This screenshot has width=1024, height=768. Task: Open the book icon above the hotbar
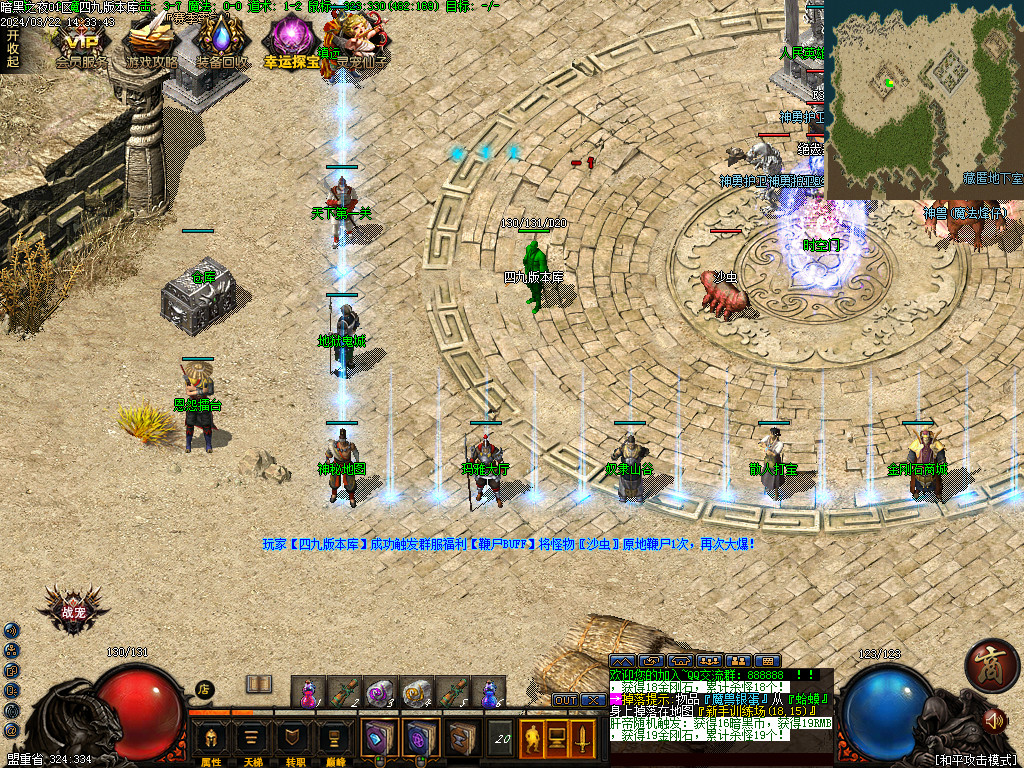259,684
